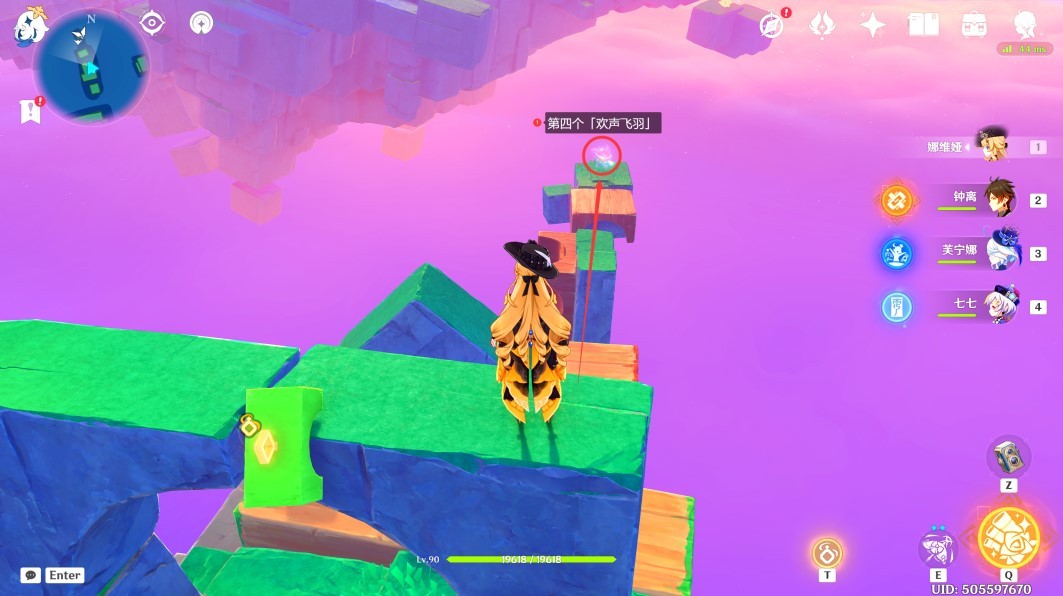Open the chat speech bubble

tap(31, 575)
